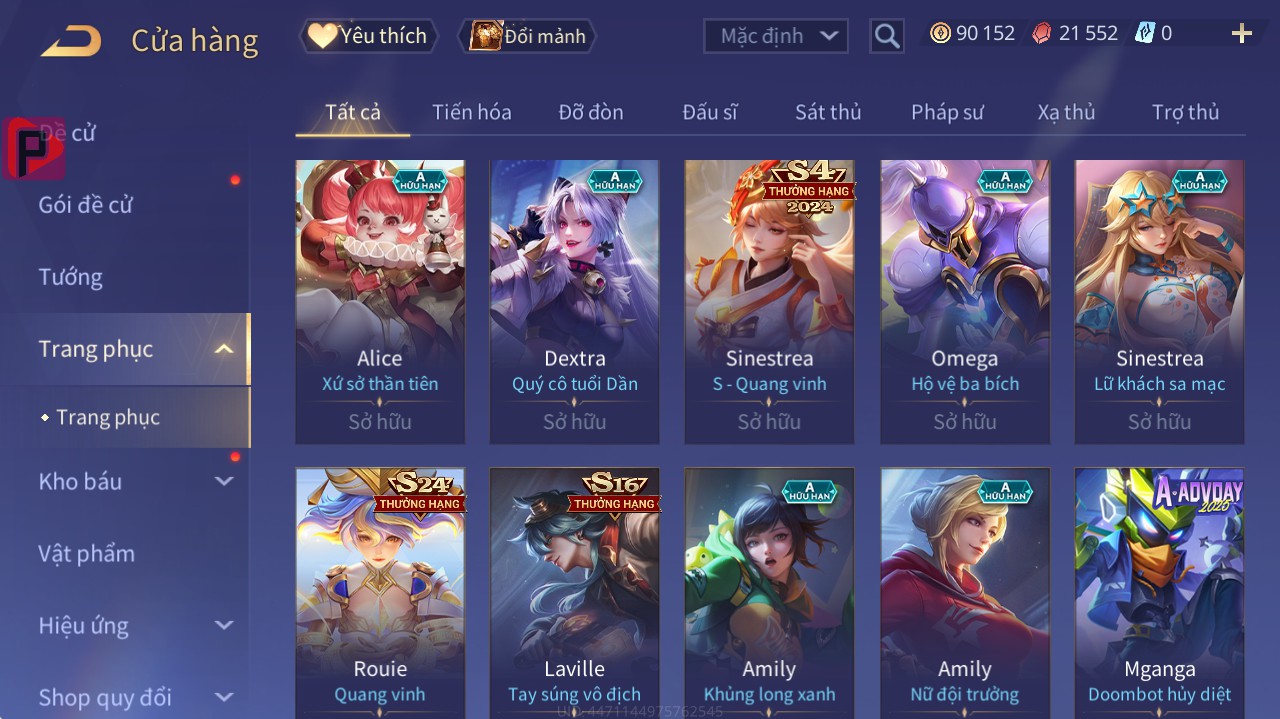Go back using the return arrow
The image size is (1280, 719).
(x=71, y=41)
